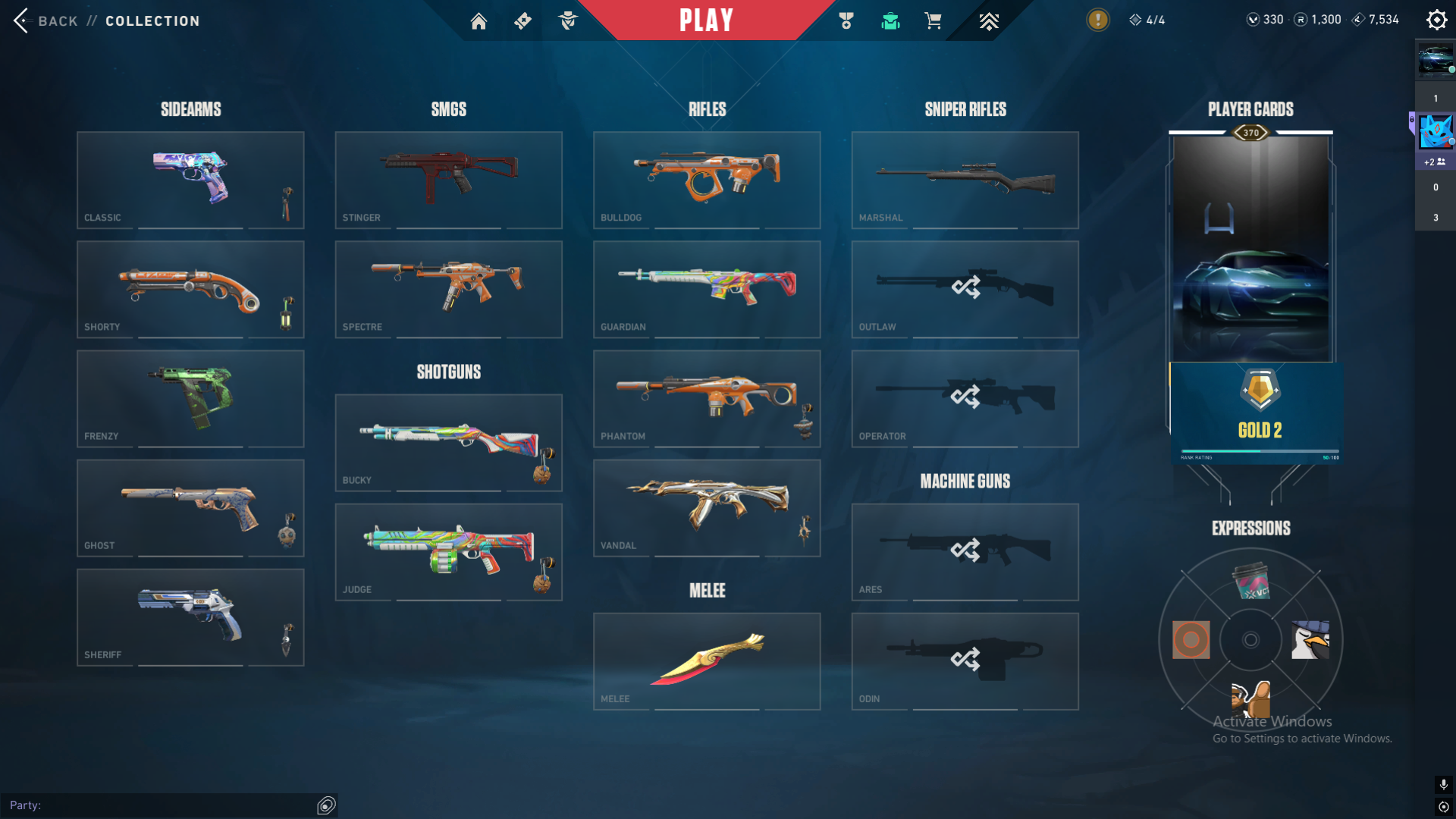This screenshot has width=1456, height=819.
Task: Click the Party chat input field
Action: coord(159,805)
